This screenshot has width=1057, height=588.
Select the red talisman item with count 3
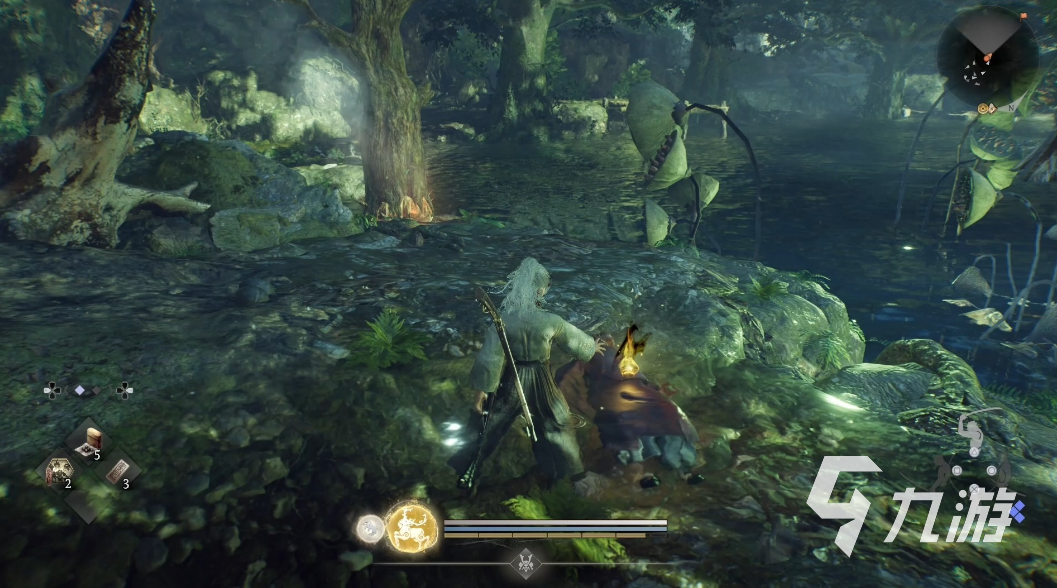coord(117,471)
